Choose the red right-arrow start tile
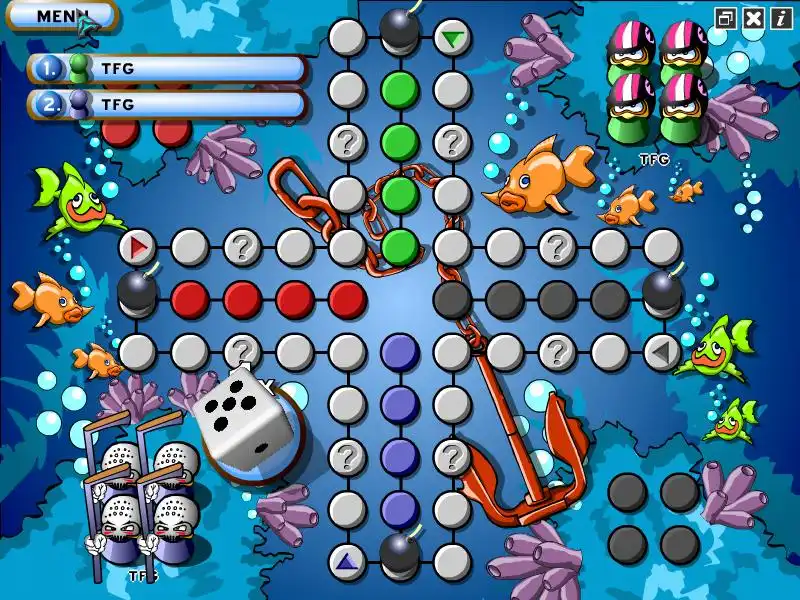Image resolution: width=800 pixels, height=600 pixels. point(137,246)
